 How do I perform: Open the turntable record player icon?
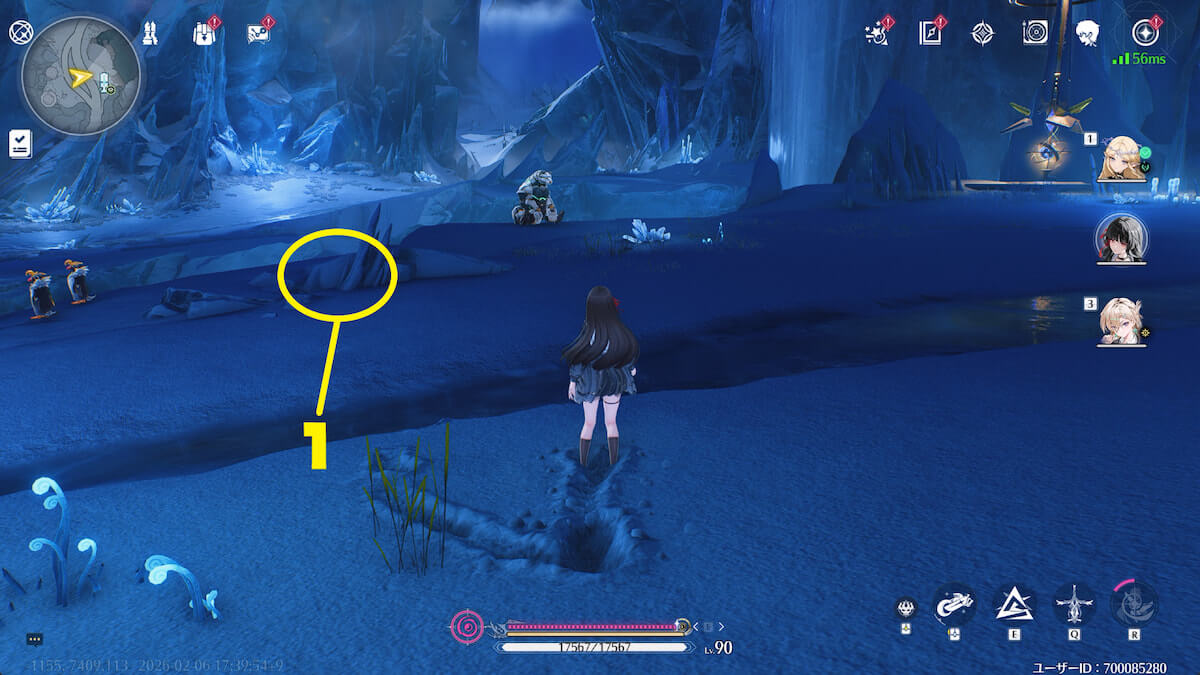pos(1035,33)
